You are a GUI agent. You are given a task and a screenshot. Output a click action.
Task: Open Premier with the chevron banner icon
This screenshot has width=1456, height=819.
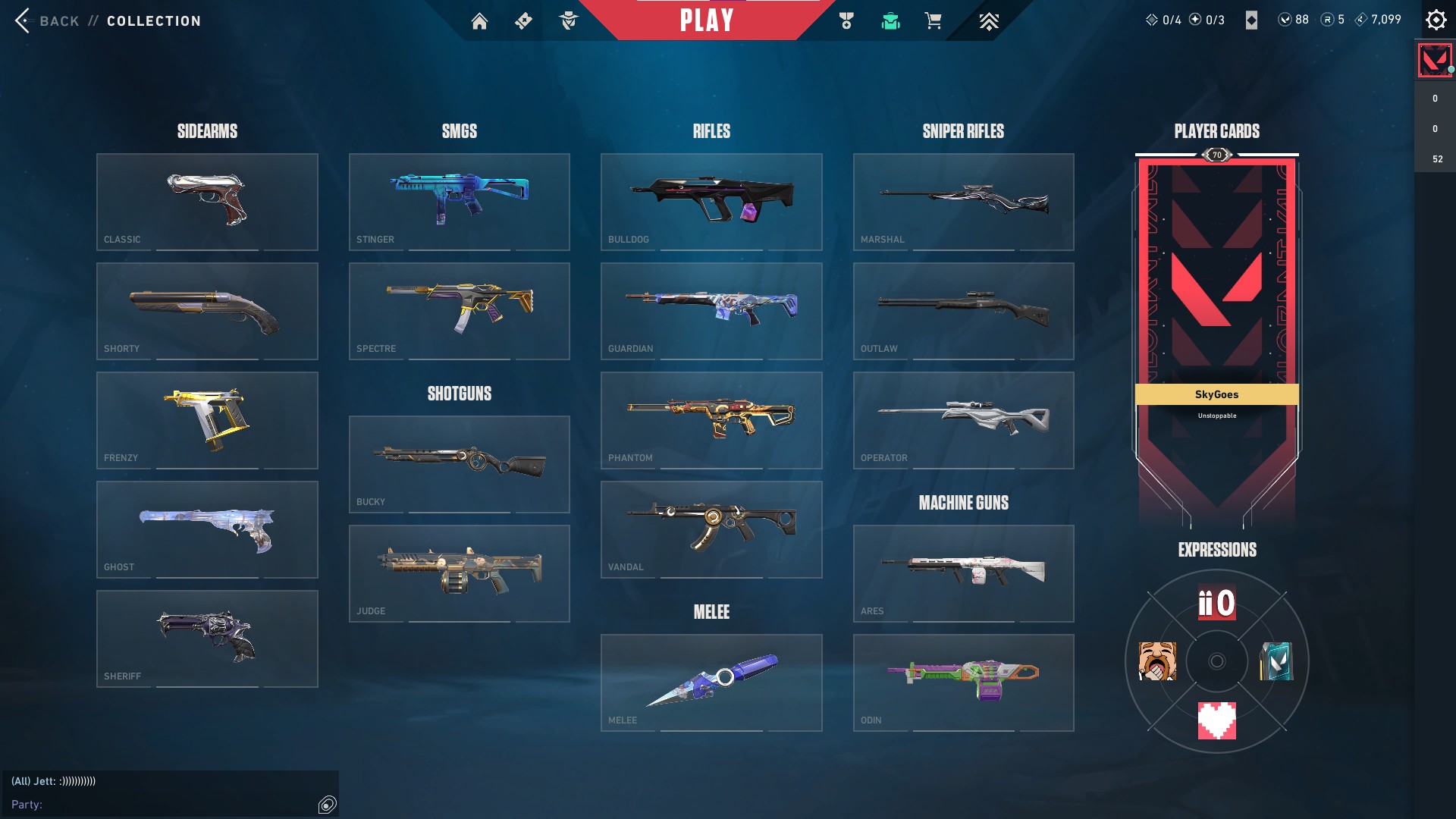point(987,20)
